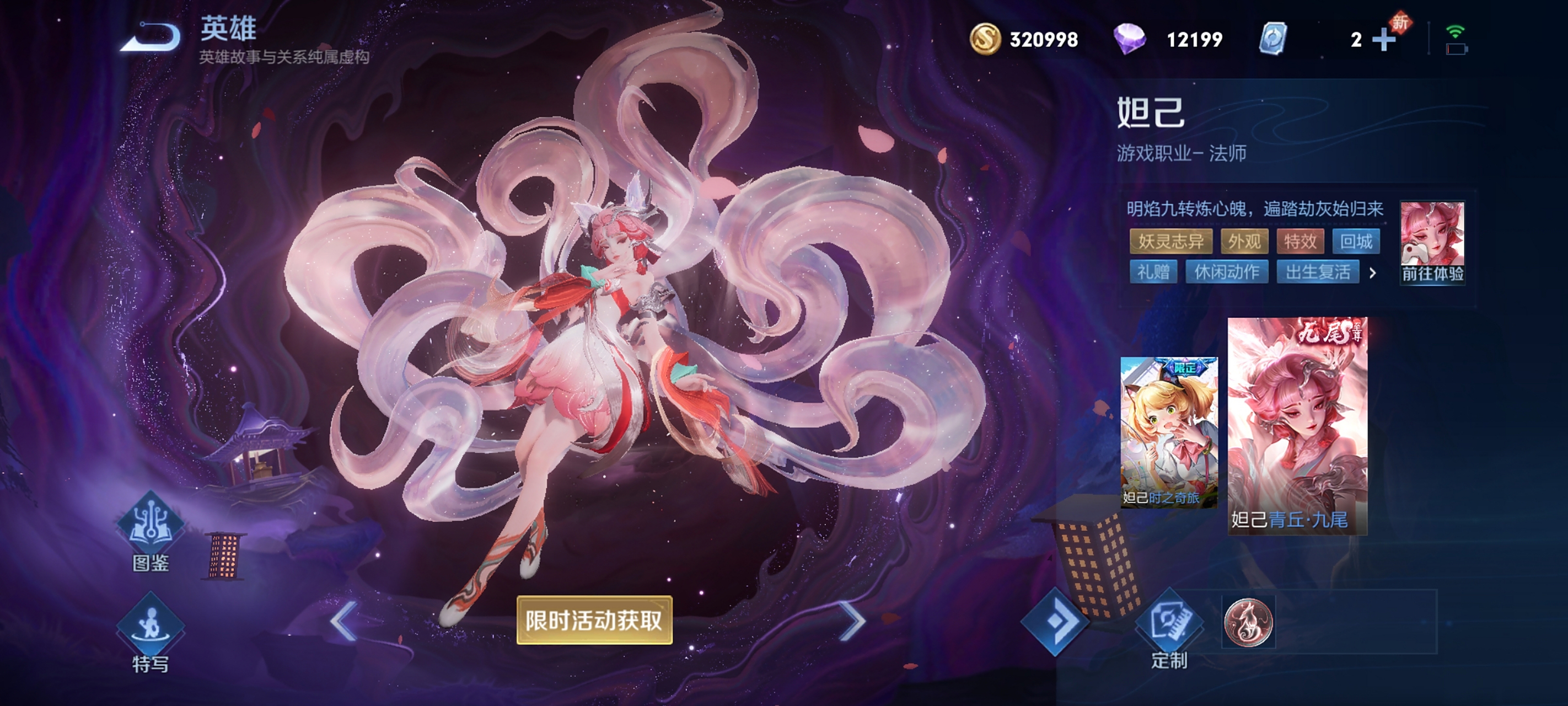1568x706 pixels.
Task: Open the 定制 customization menu
Action: (1169, 628)
